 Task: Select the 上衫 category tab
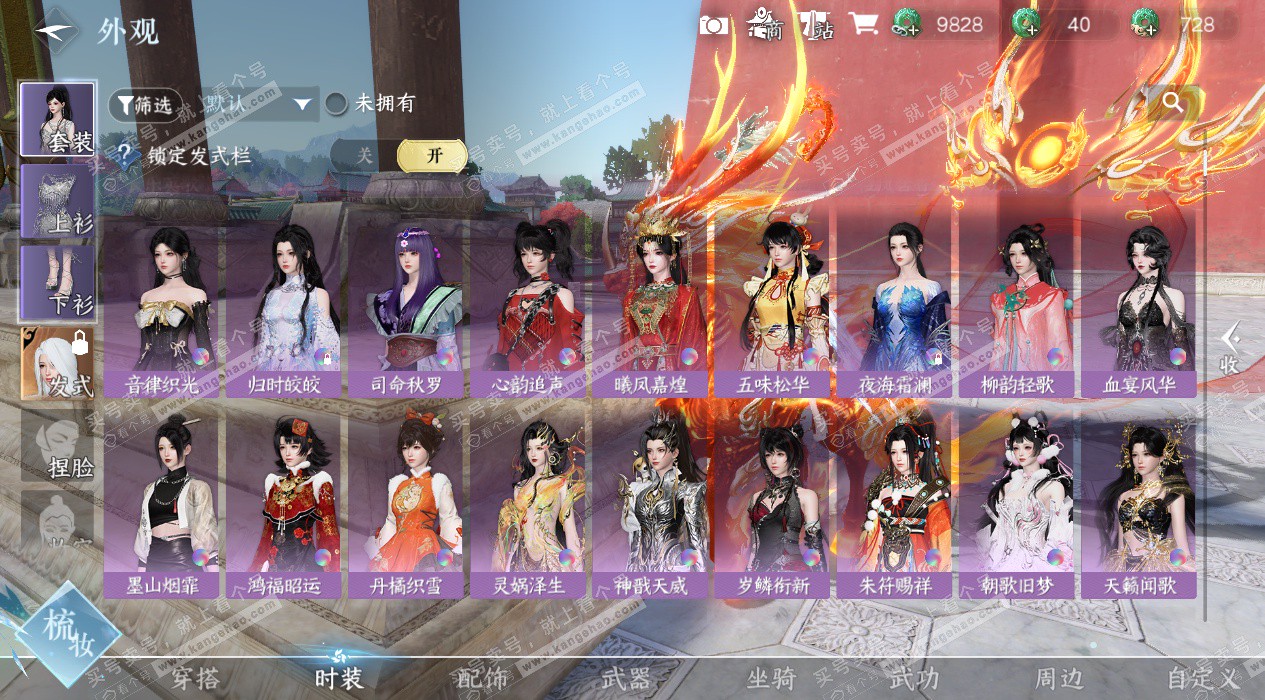pyautogui.click(x=58, y=201)
